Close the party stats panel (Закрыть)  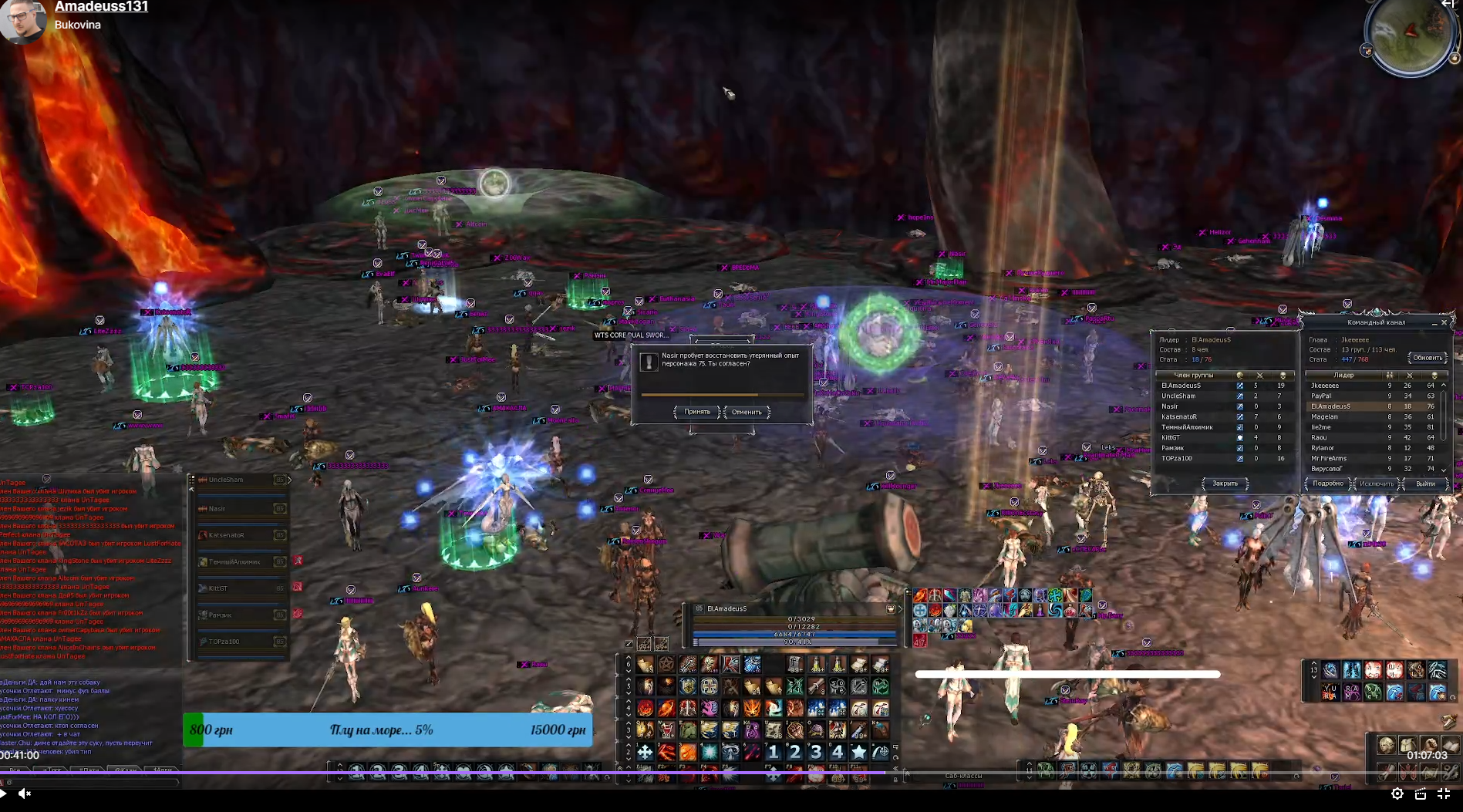point(1225,483)
